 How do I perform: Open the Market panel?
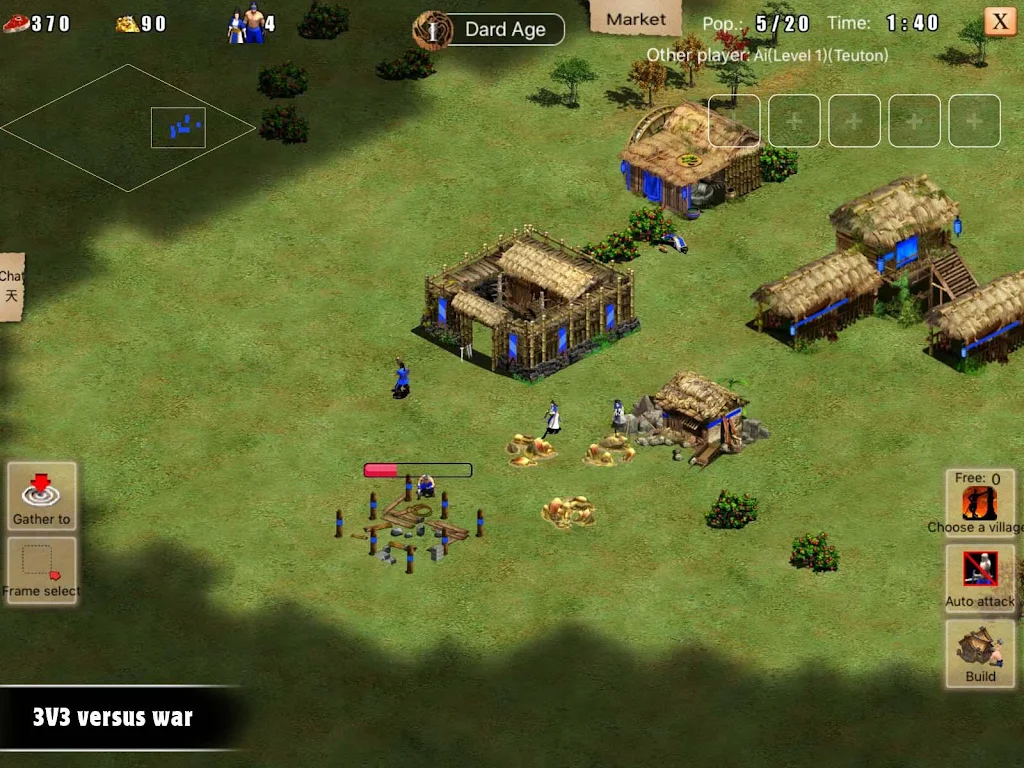636,19
